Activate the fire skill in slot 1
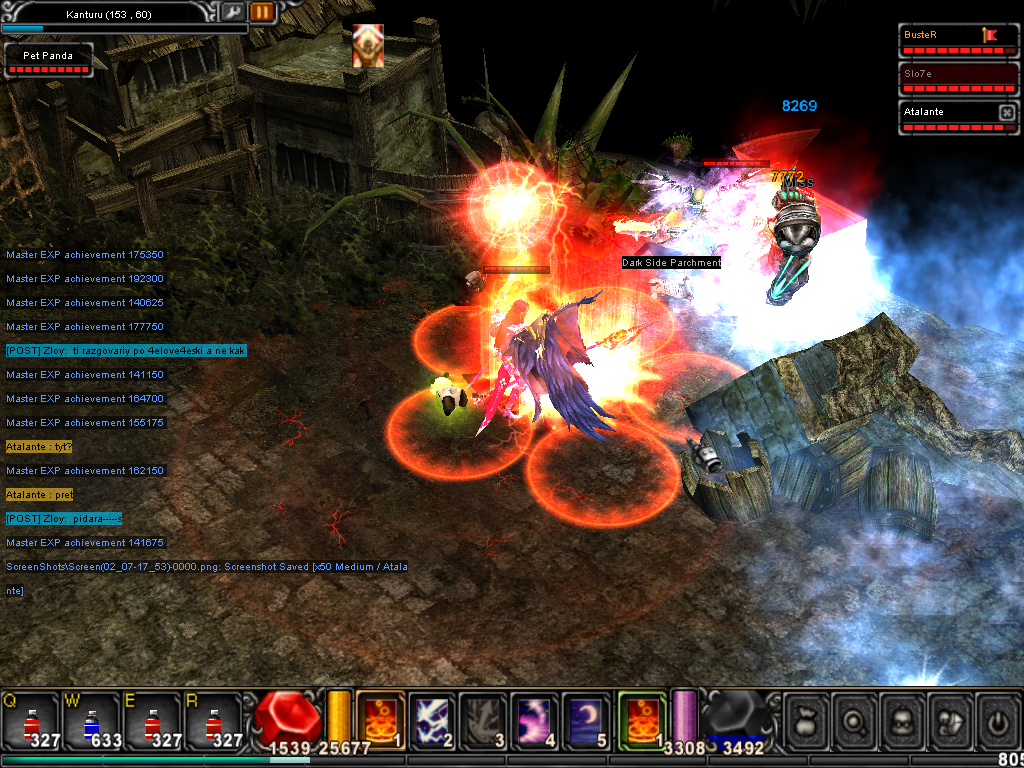The width and height of the screenshot is (1024, 768). tap(381, 719)
